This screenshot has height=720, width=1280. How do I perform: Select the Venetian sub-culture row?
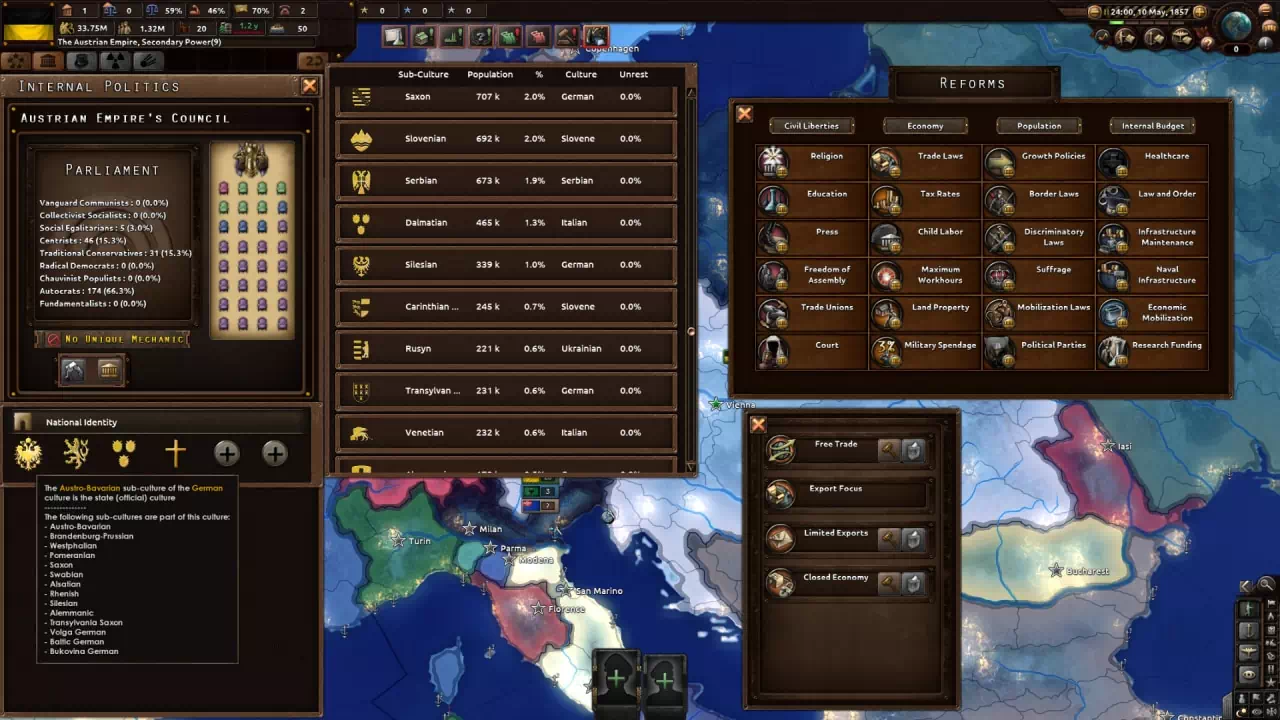click(x=506, y=433)
